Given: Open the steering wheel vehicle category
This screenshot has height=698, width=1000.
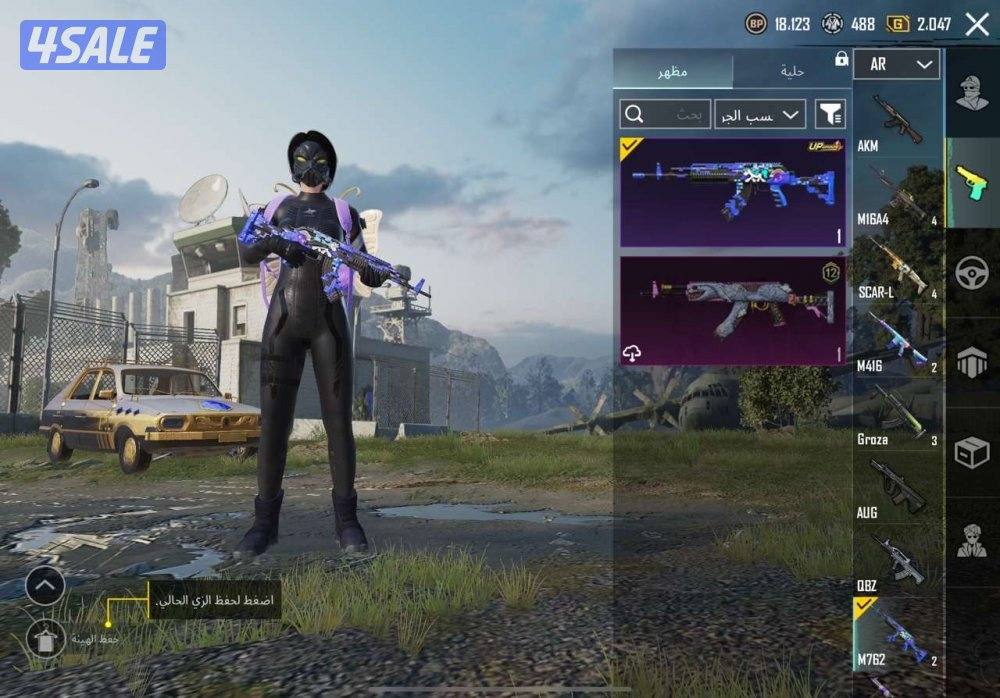Looking at the screenshot, I should (x=971, y=273).
